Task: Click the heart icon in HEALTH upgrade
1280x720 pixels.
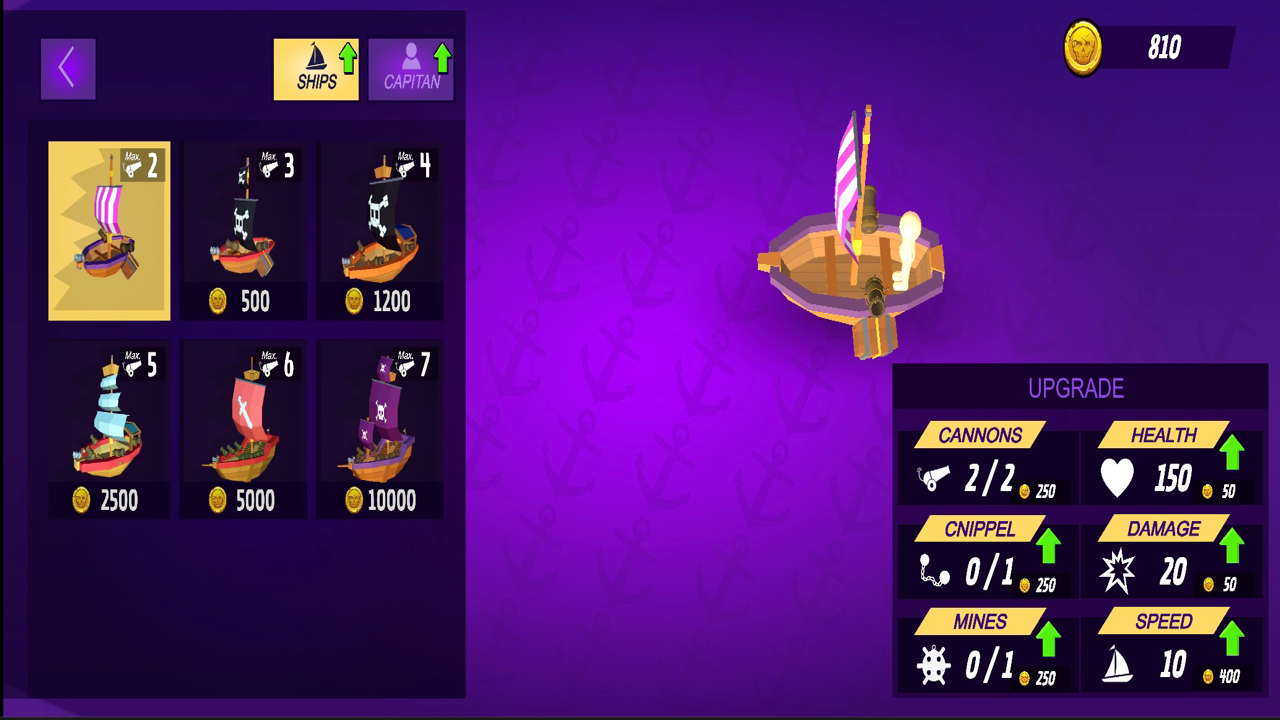Action: click(1118, 479)
